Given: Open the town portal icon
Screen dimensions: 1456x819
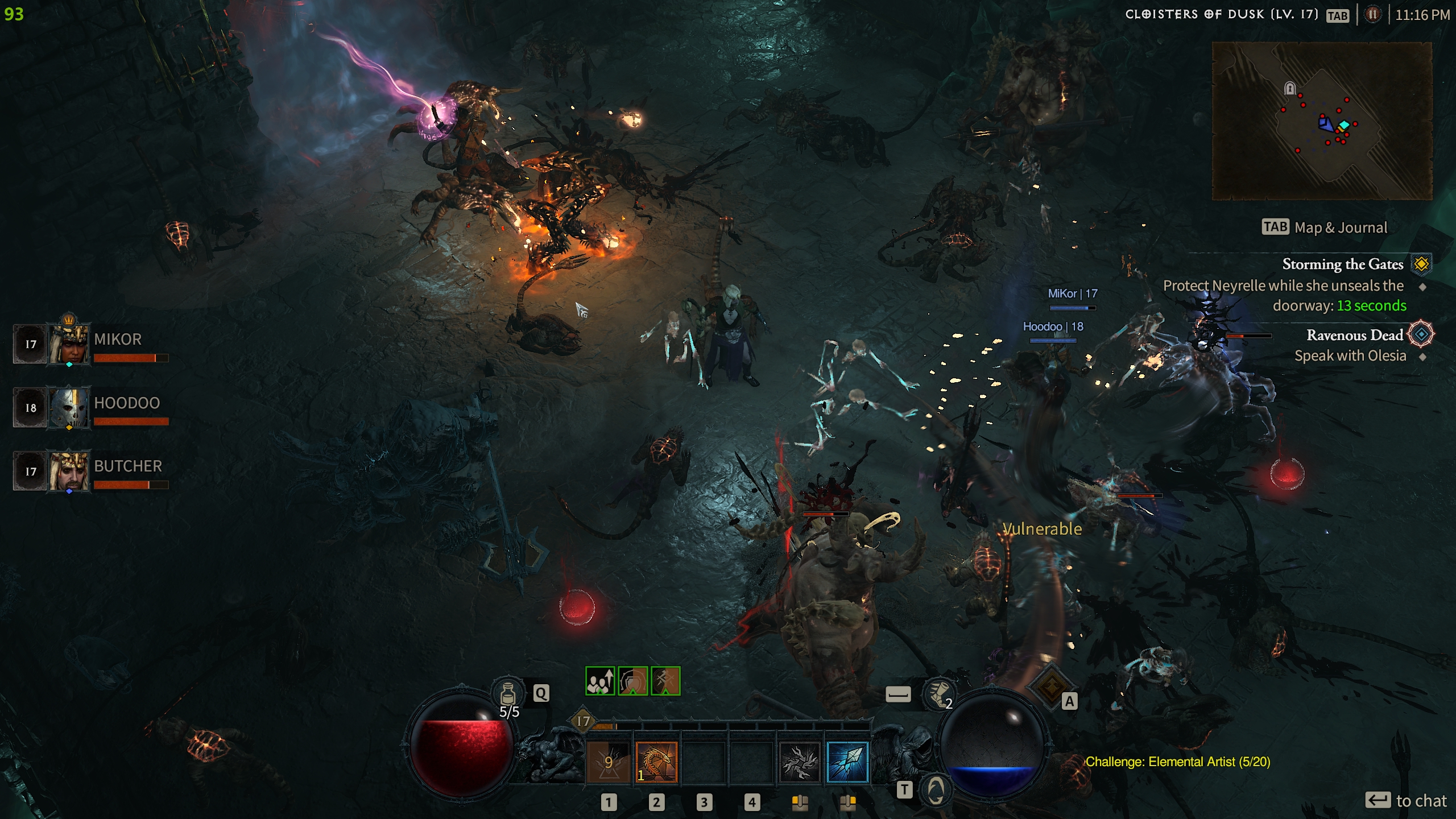Looking at the screenshot, I should [x=936, y=789].
